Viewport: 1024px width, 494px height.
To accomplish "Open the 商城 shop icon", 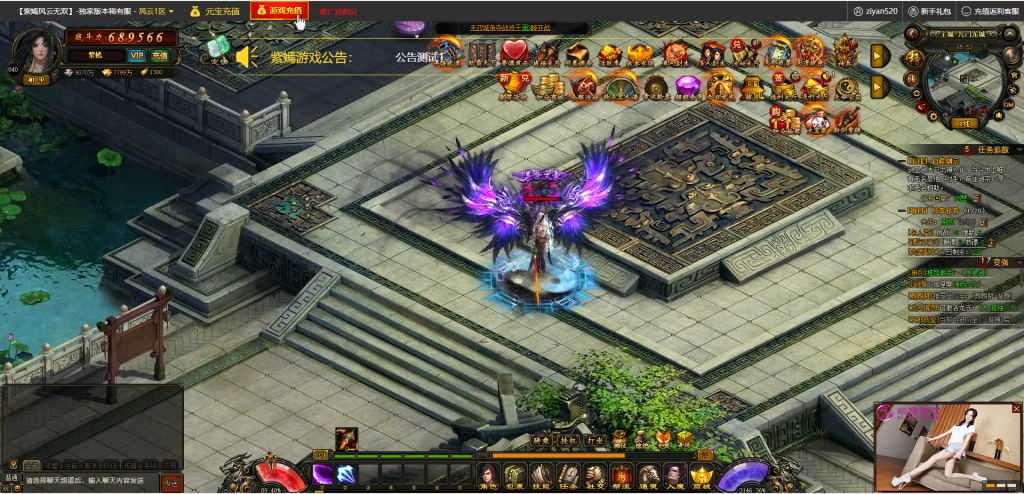I will pos(700,475).
